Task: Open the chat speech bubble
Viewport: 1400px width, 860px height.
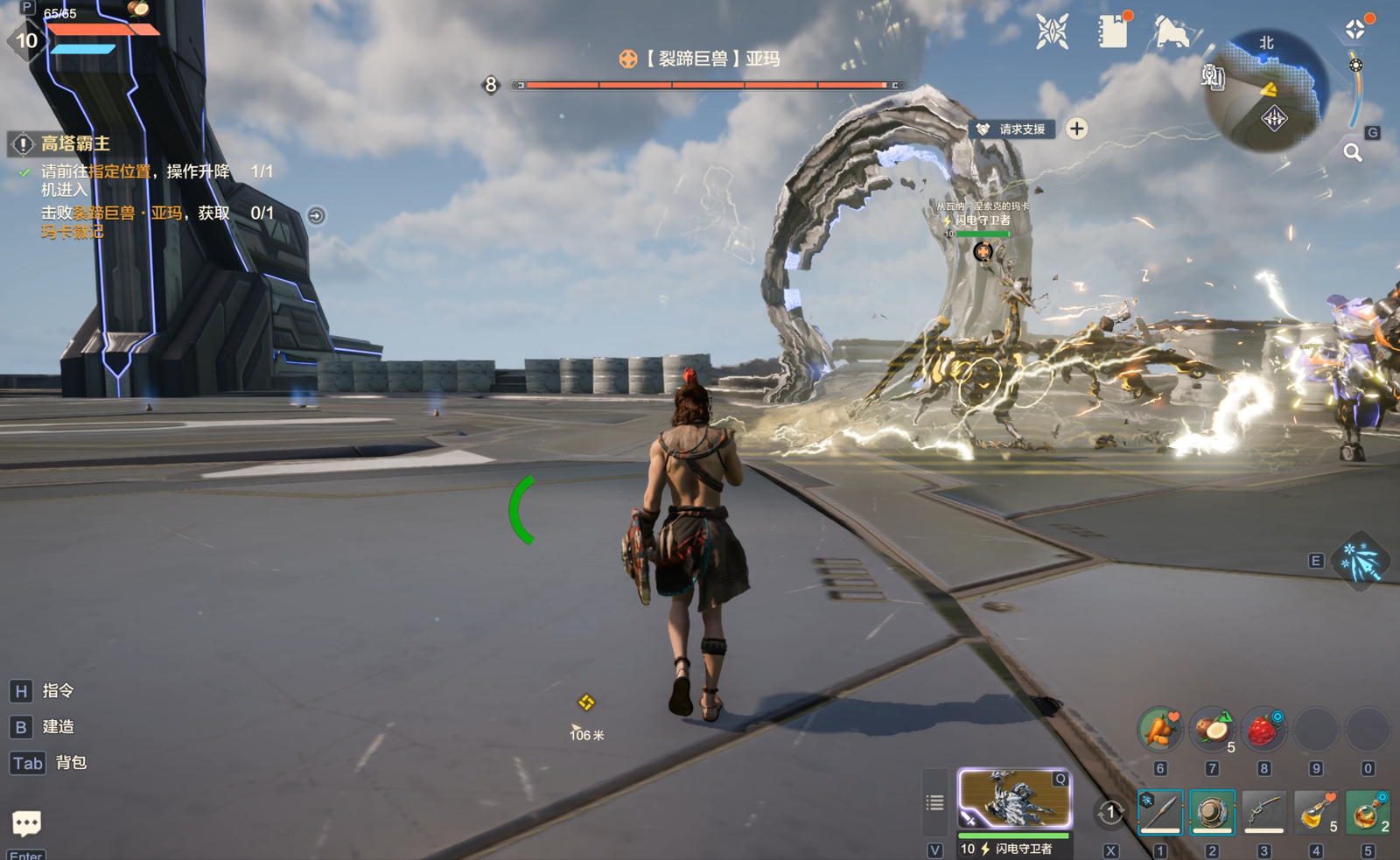Action: tap(26, 822)
